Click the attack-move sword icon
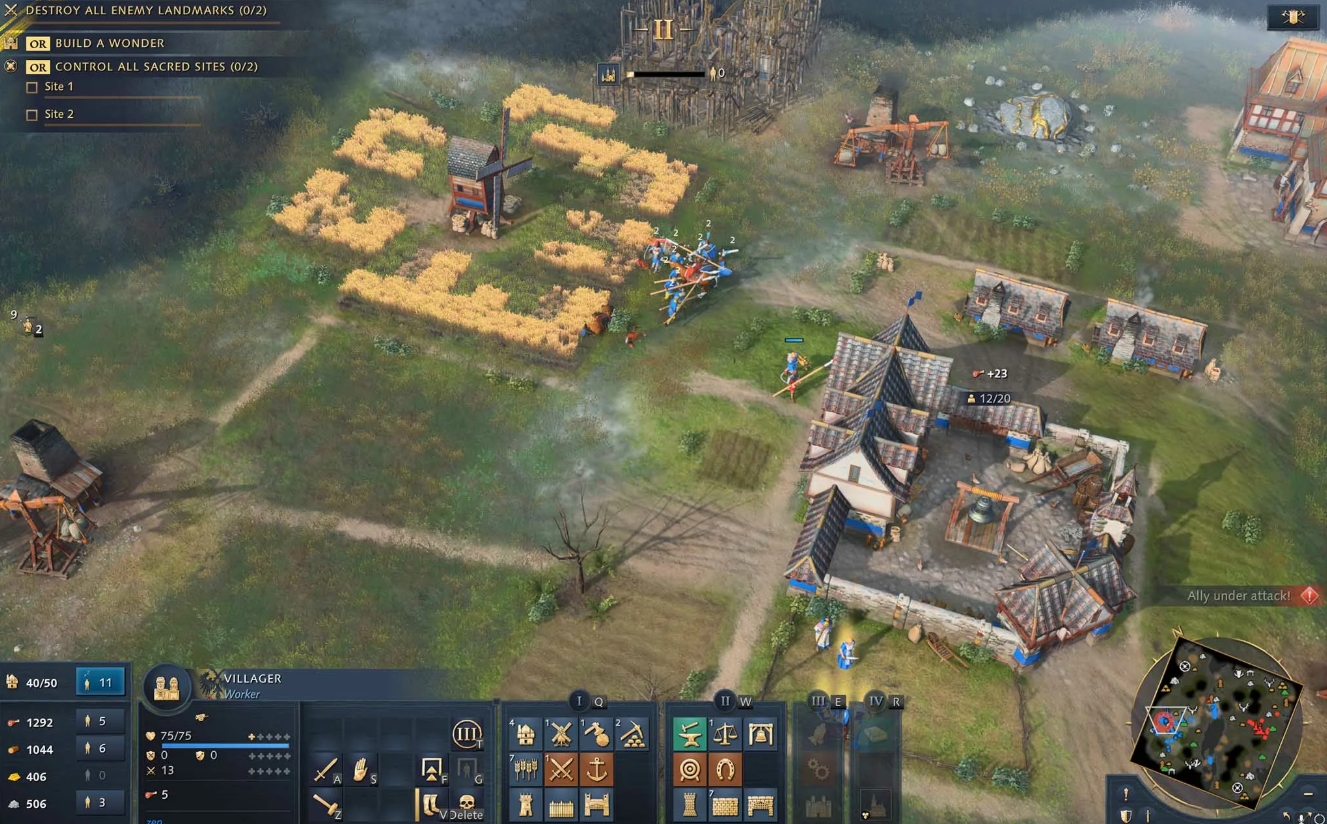 pos(326,768)
